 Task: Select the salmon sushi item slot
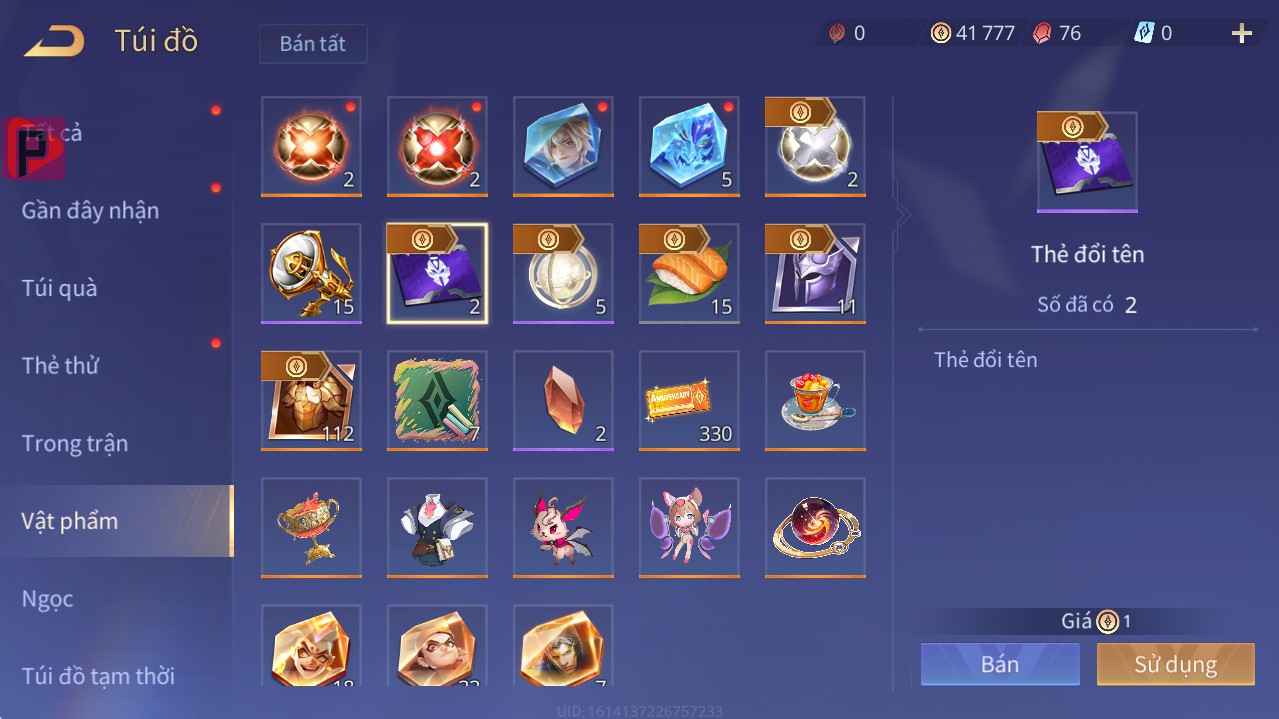pyautogui.click(x=689, y=273)
